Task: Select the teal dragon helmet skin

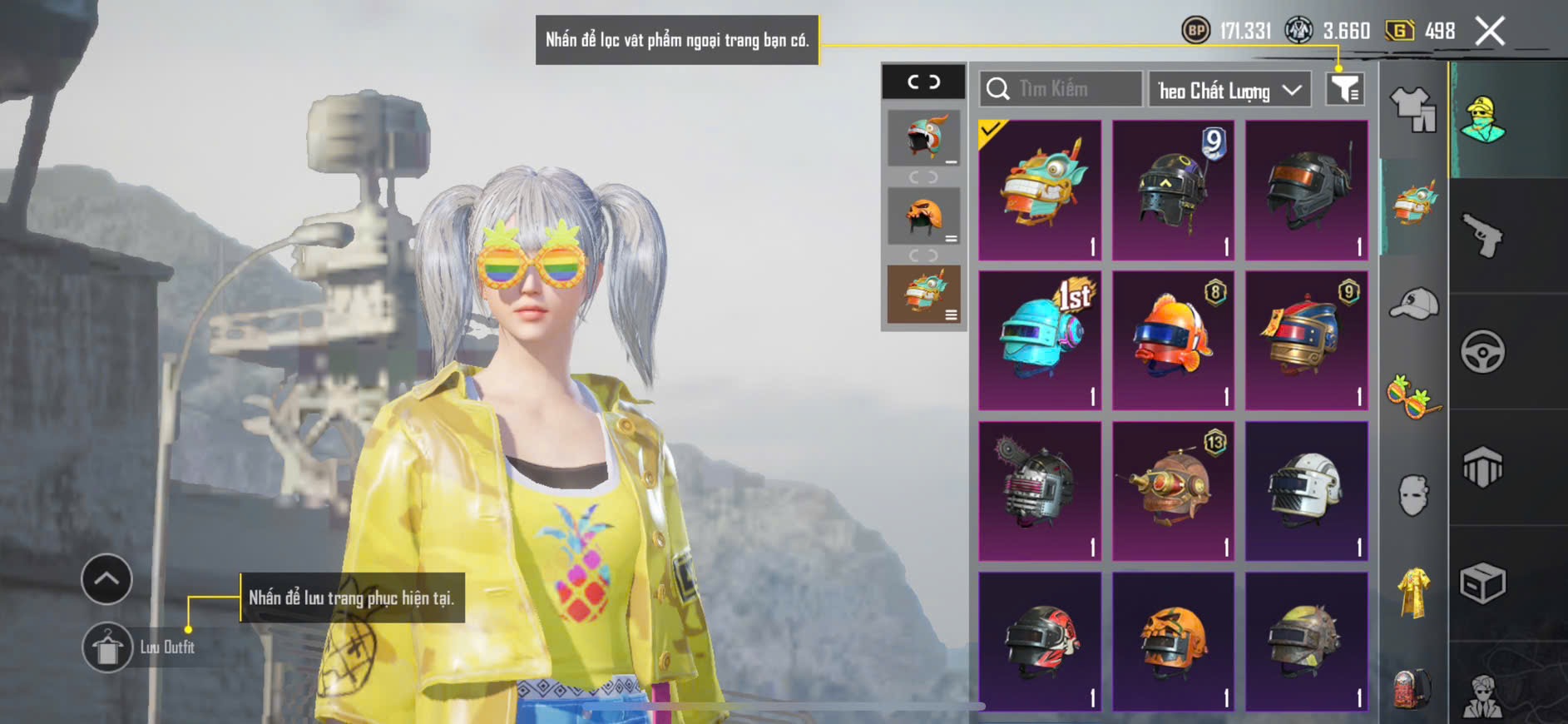Action: (x=1040, y=190)
